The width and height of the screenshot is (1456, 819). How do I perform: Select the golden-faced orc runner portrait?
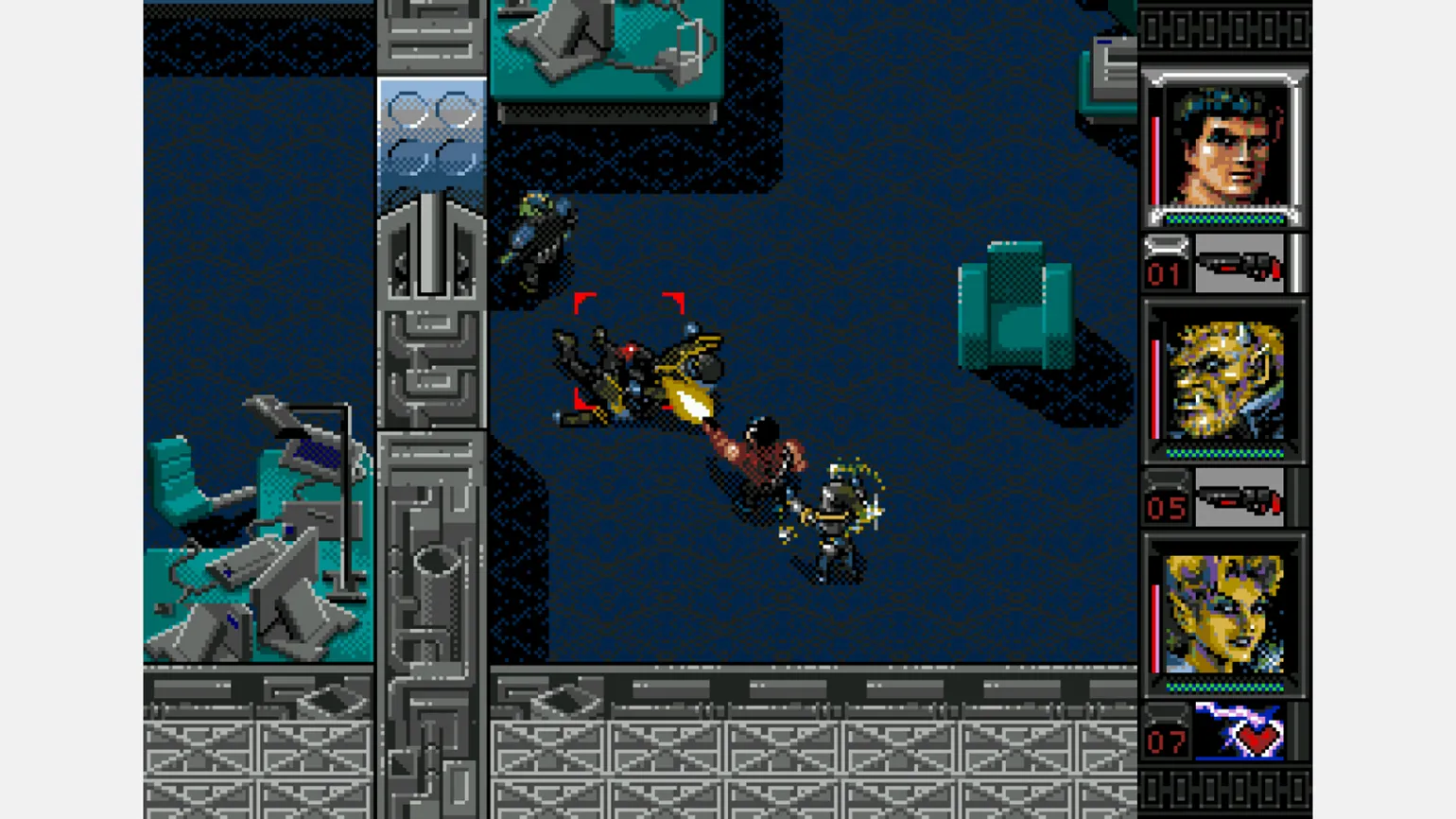pyautogui.click(x=1225, y=381)
